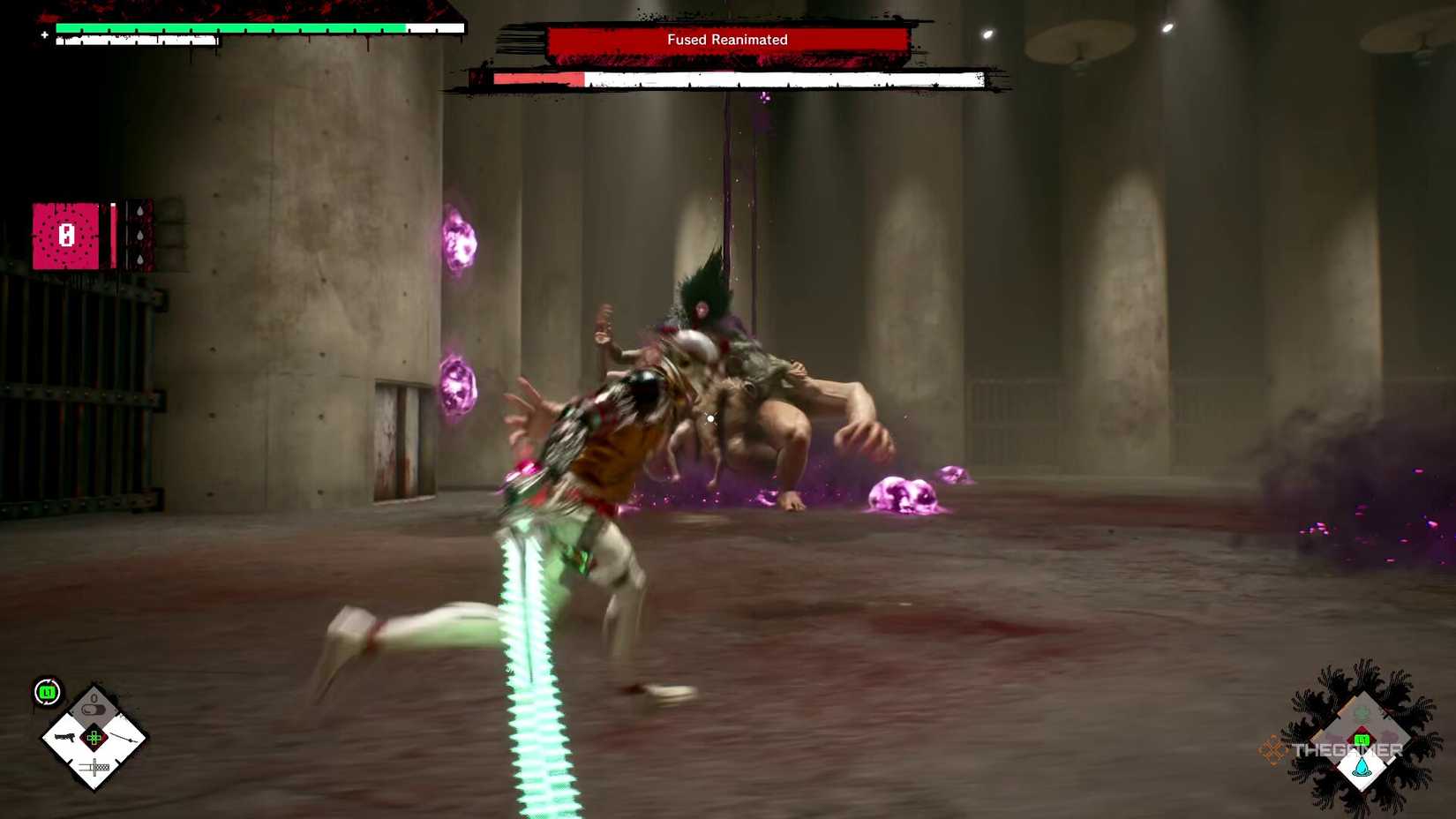Click the grayed capsule item slot
The height and width of the screenshot is (819, 1456).
[94, 707]
